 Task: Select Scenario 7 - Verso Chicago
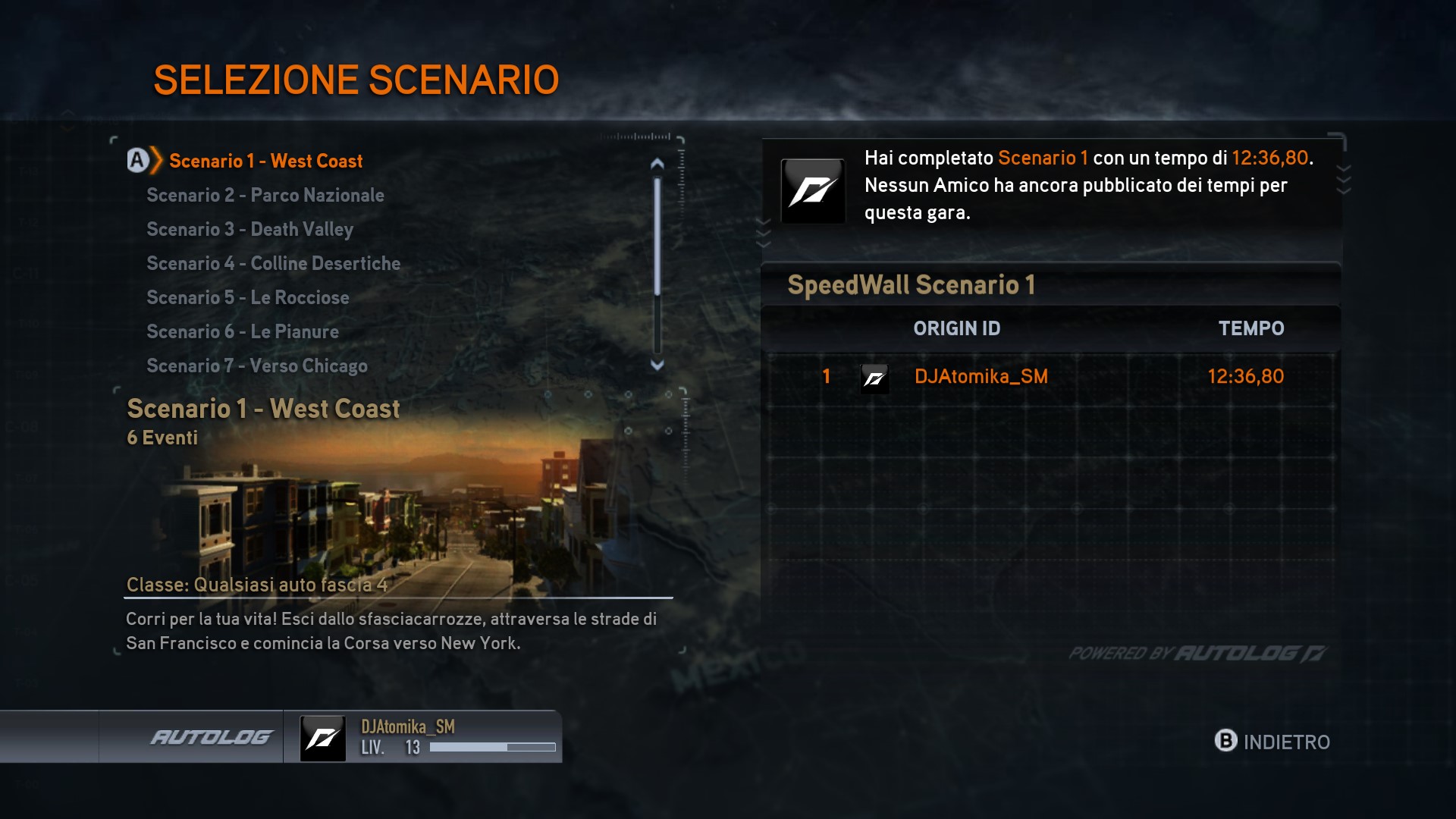(257, 366)
